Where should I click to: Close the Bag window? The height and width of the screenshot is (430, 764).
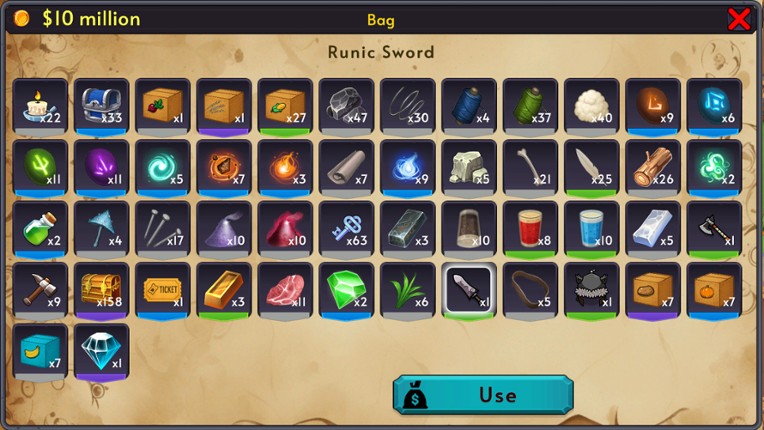(x=739, y=18)
